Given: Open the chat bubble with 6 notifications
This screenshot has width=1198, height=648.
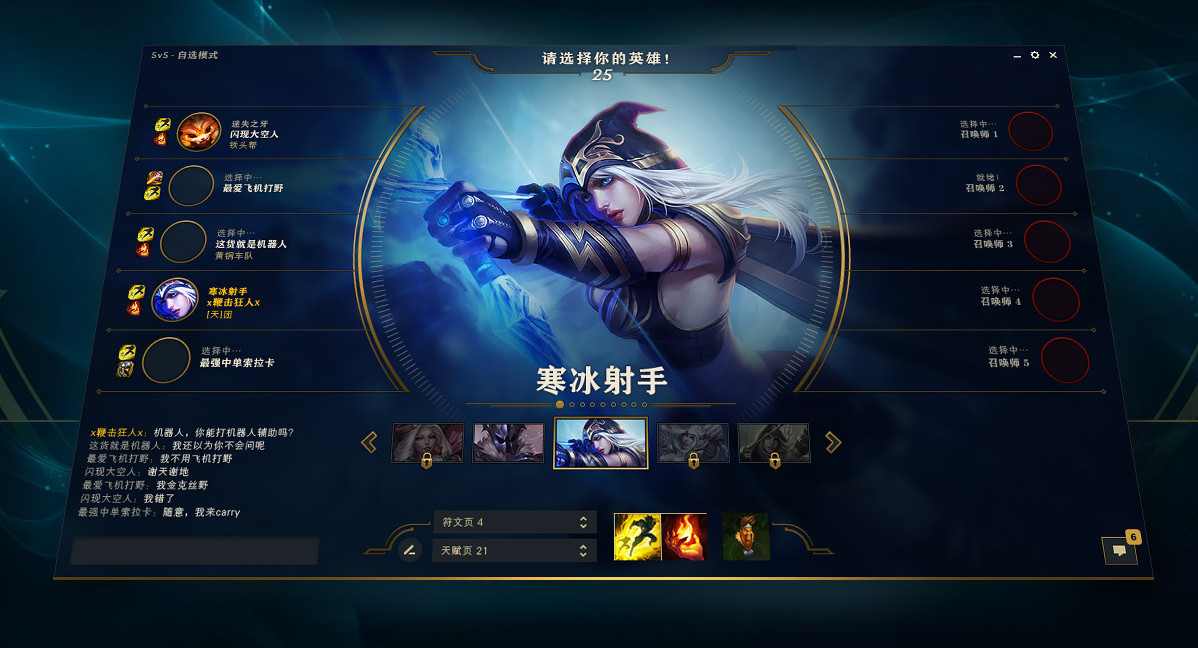Looking at the screenshot, I should [x=1119, y=550].
